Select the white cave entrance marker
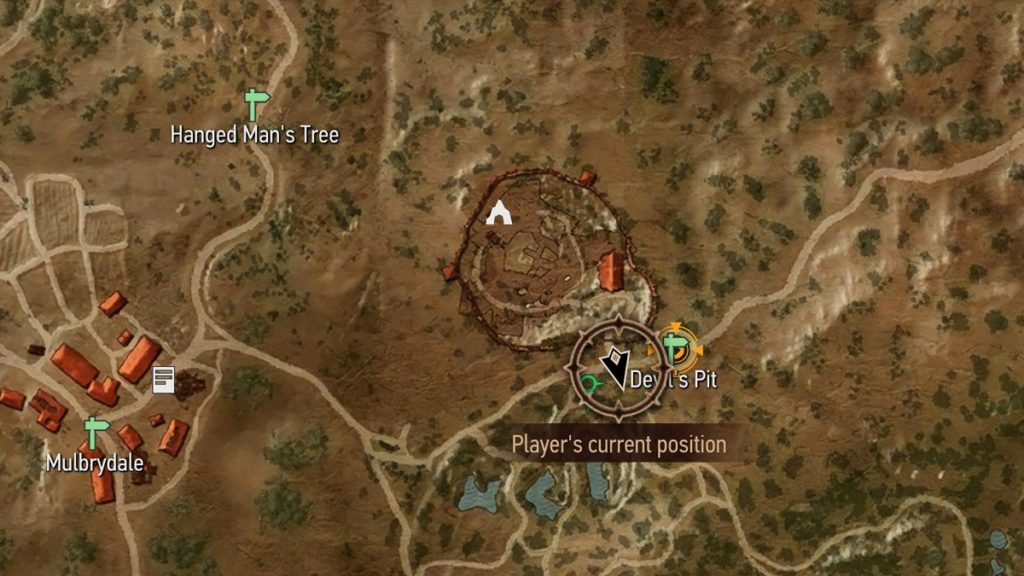 pos(498,211)
